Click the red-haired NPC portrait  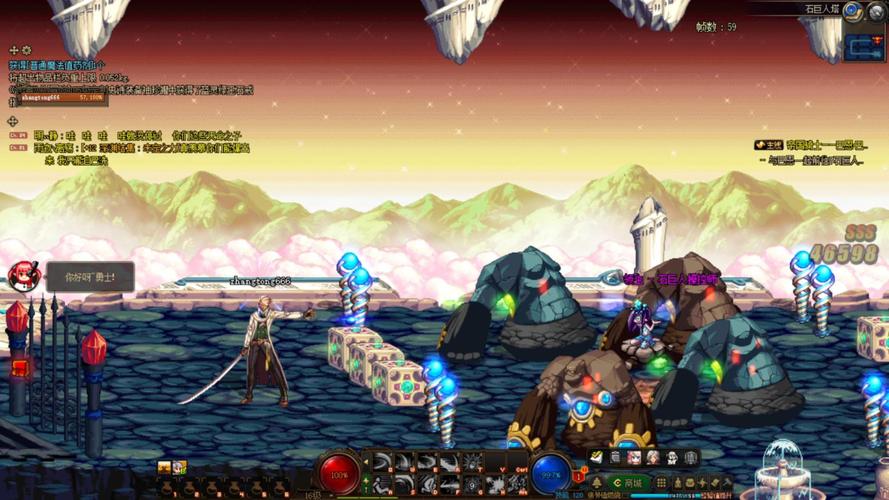point(21,276)
